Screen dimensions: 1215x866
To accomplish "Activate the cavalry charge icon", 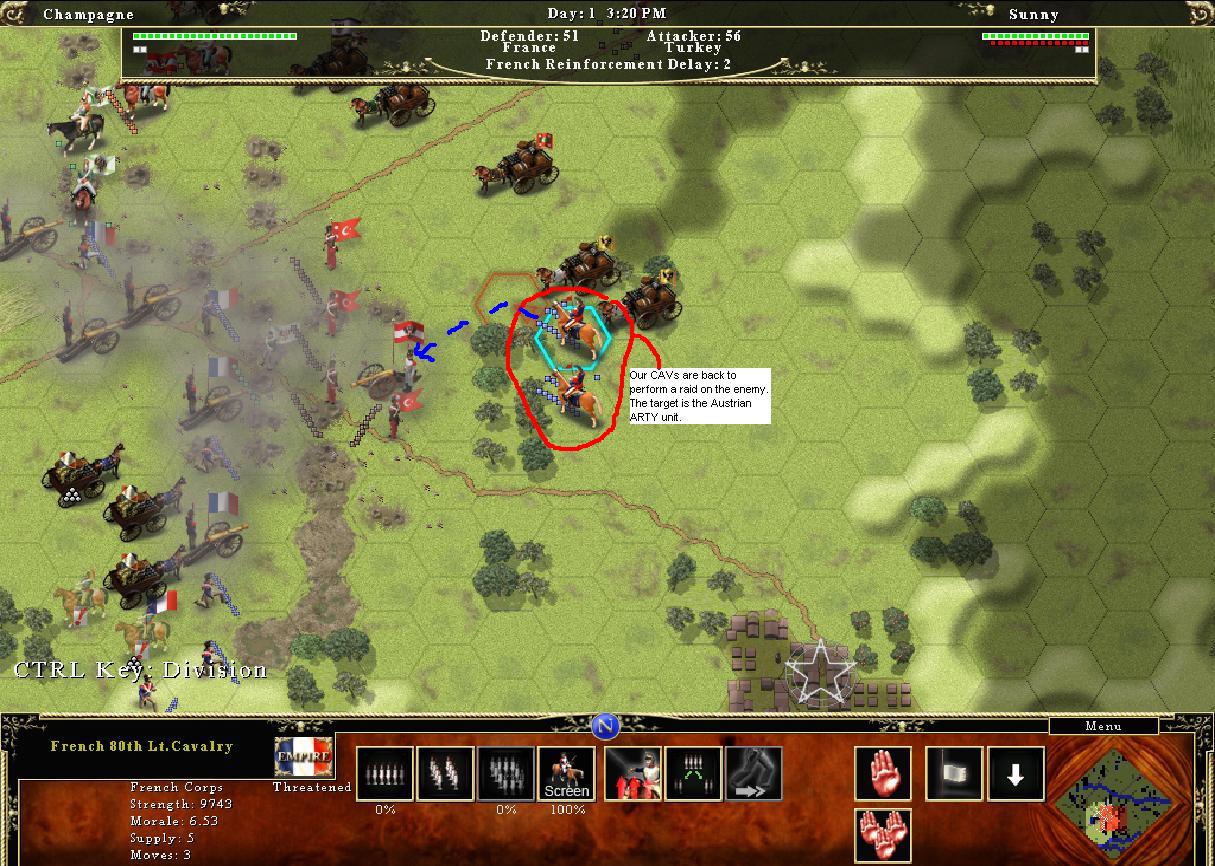I will (632, 774).
